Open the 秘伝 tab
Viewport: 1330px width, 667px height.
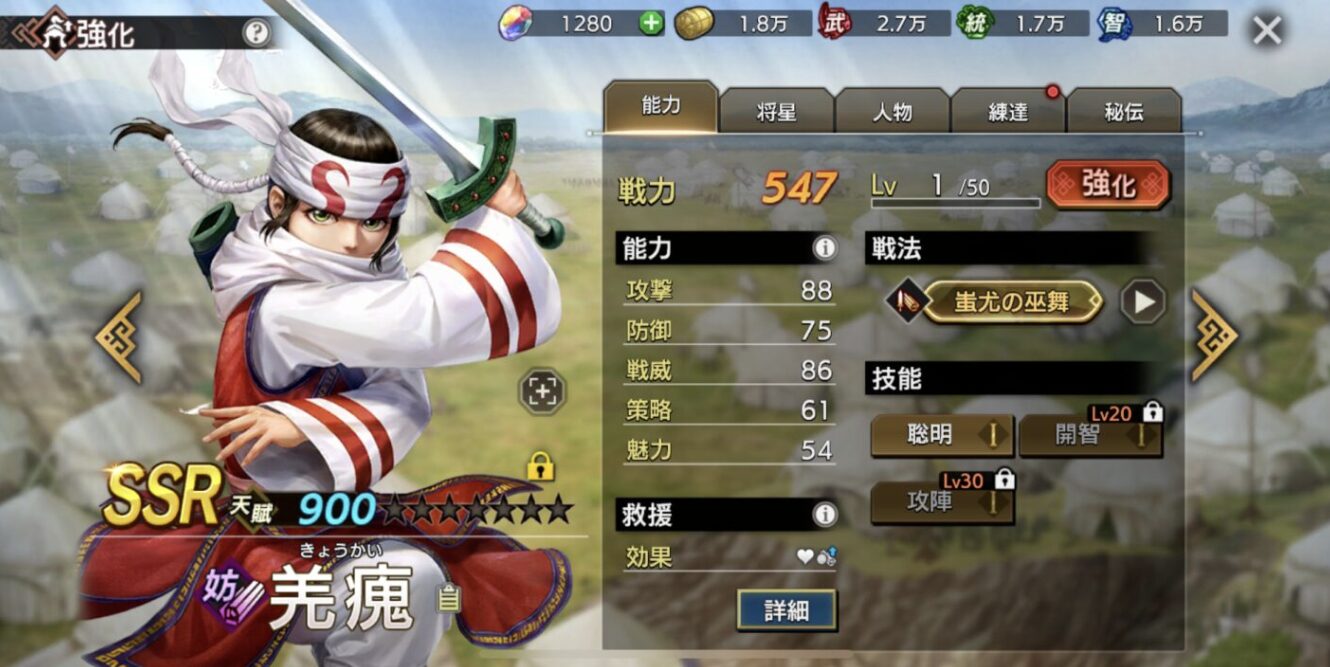(1124, 111)
